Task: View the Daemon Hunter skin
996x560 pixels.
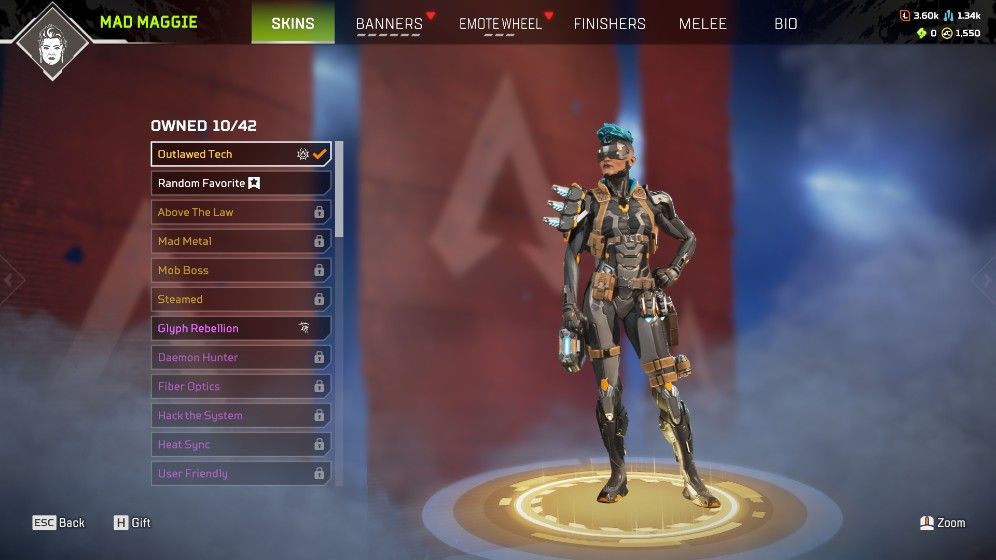Action: (x=241, y=357)
